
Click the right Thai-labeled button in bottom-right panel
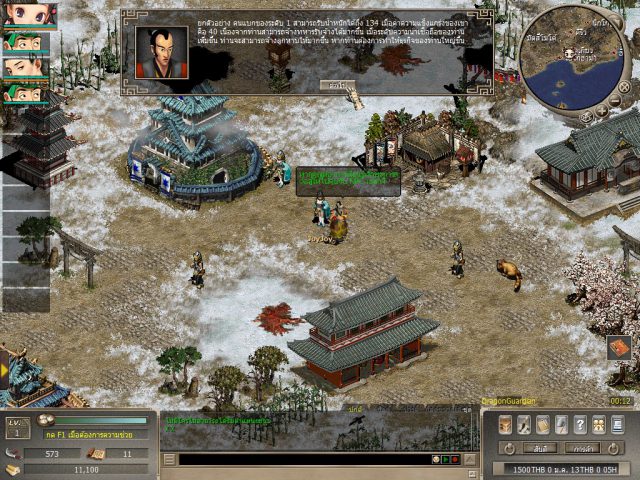(x=581, y=448)
